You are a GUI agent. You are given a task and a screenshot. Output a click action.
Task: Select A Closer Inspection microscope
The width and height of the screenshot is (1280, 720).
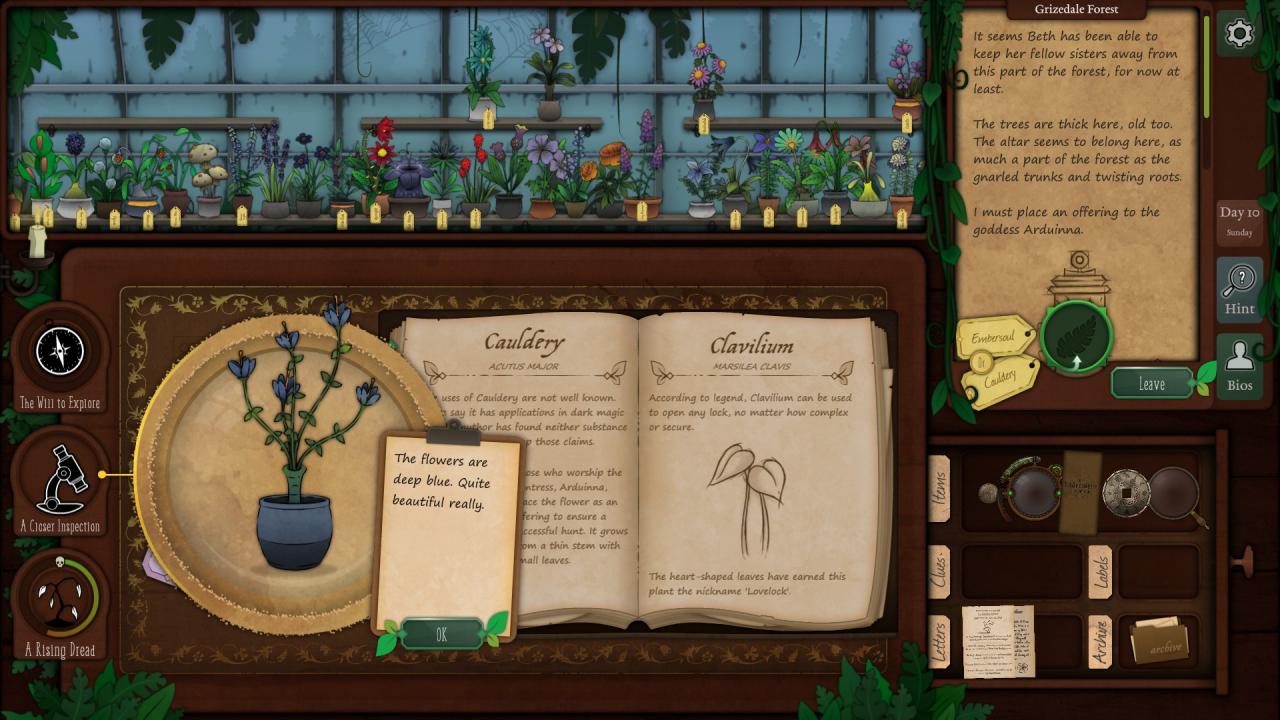(x=60, y=480)
